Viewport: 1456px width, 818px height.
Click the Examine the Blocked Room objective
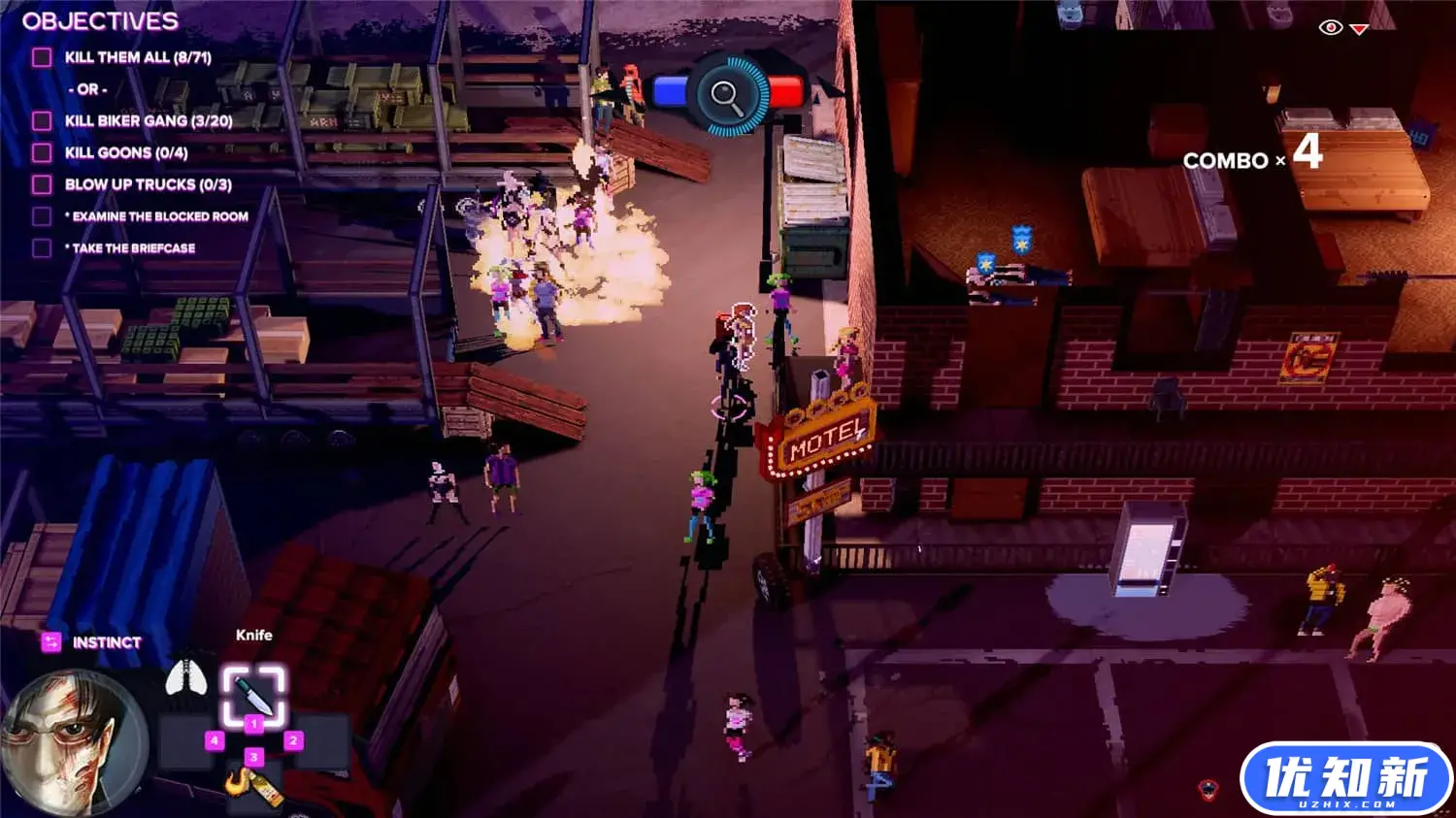point(159,216)
